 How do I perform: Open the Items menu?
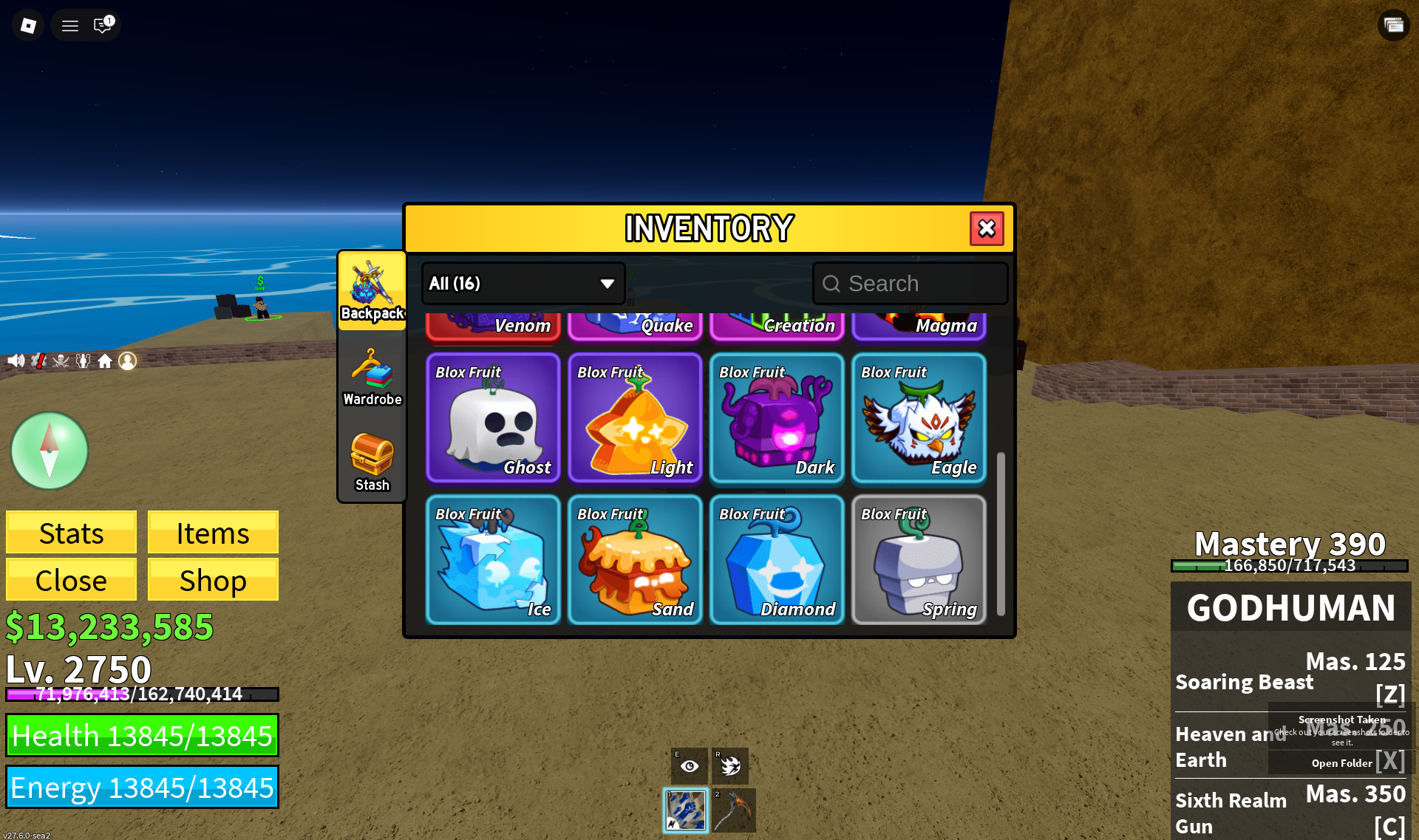click(x=213, y=533)
